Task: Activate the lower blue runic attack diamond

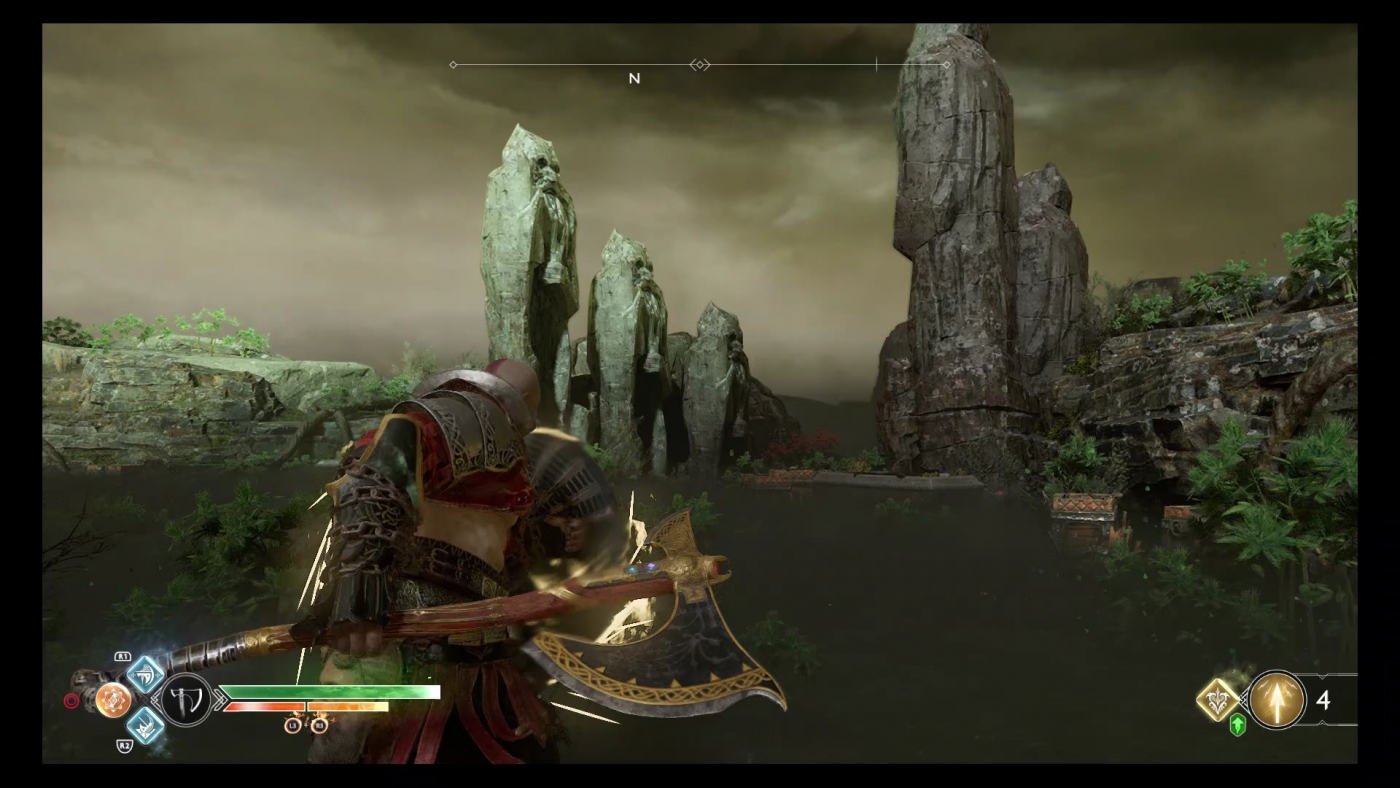Action: 145,725
